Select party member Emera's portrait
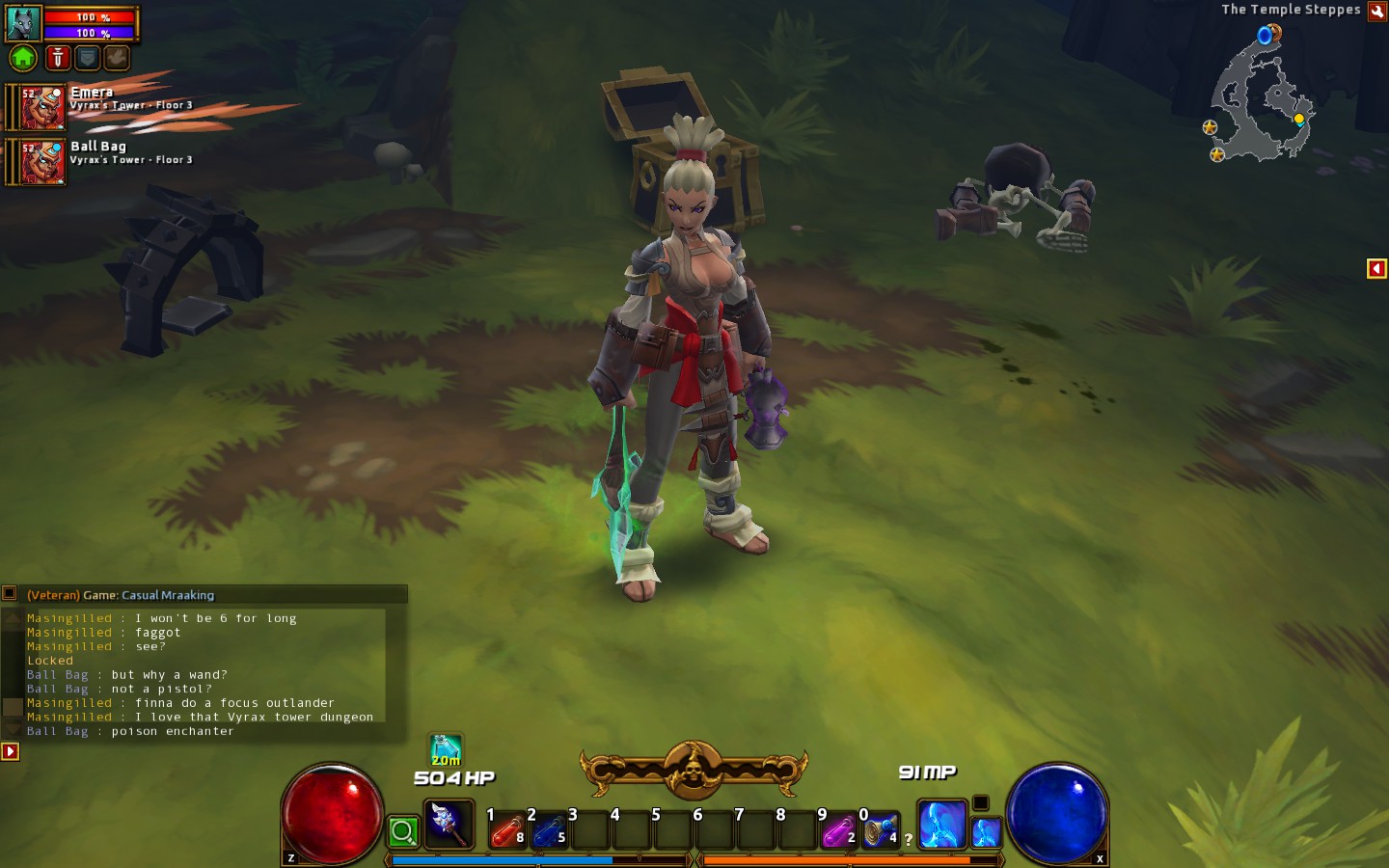The image size is (1389, 868). coord(42,107)
